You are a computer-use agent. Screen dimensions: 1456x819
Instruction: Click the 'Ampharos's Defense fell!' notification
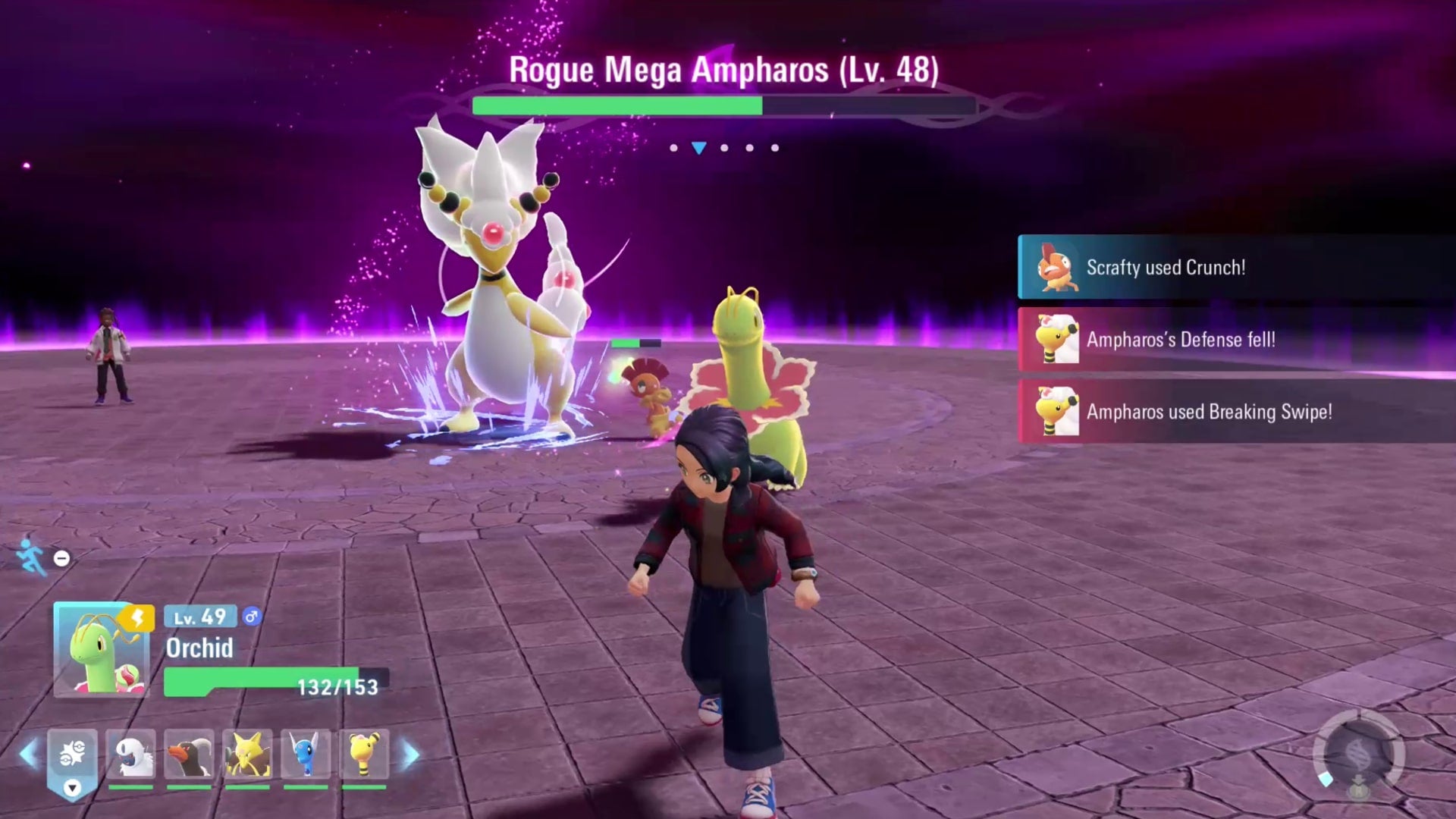tap(1228, 340)
